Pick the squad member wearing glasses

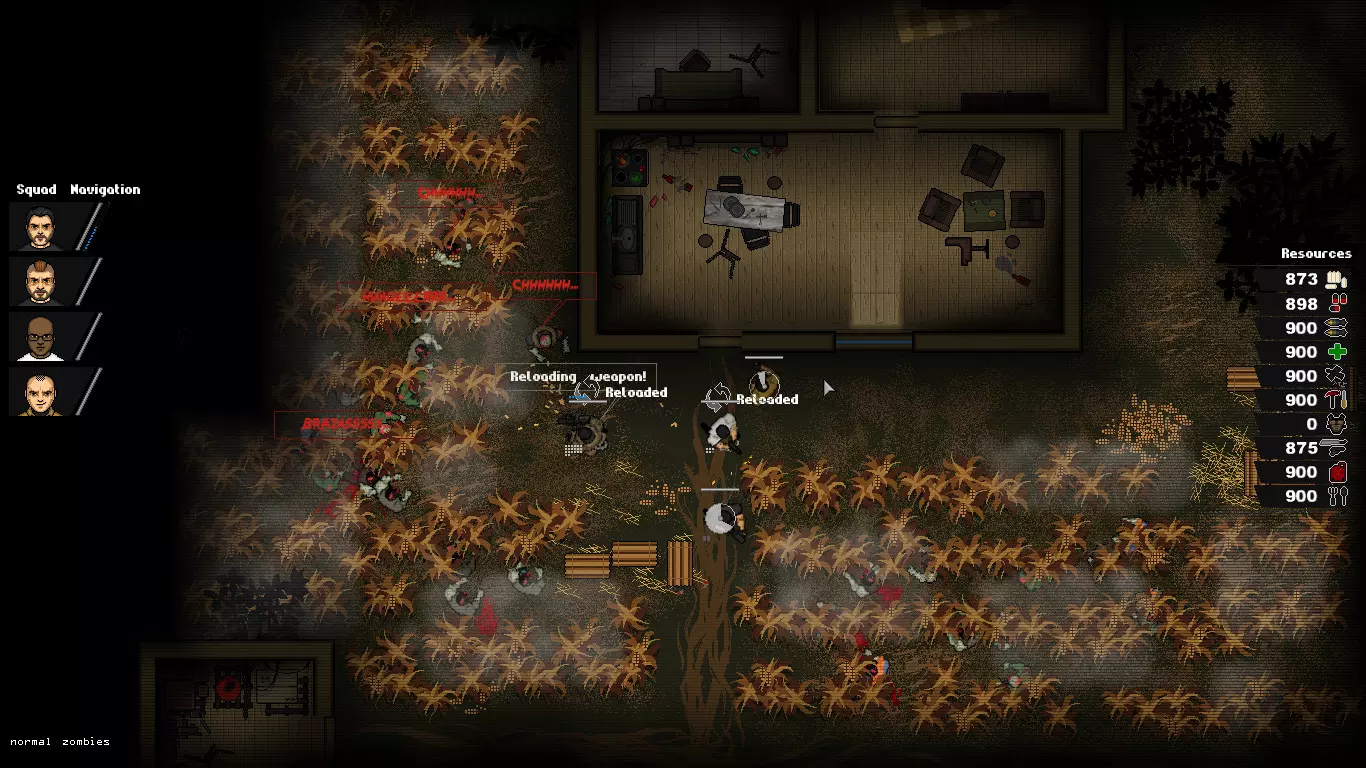(37, 337)
